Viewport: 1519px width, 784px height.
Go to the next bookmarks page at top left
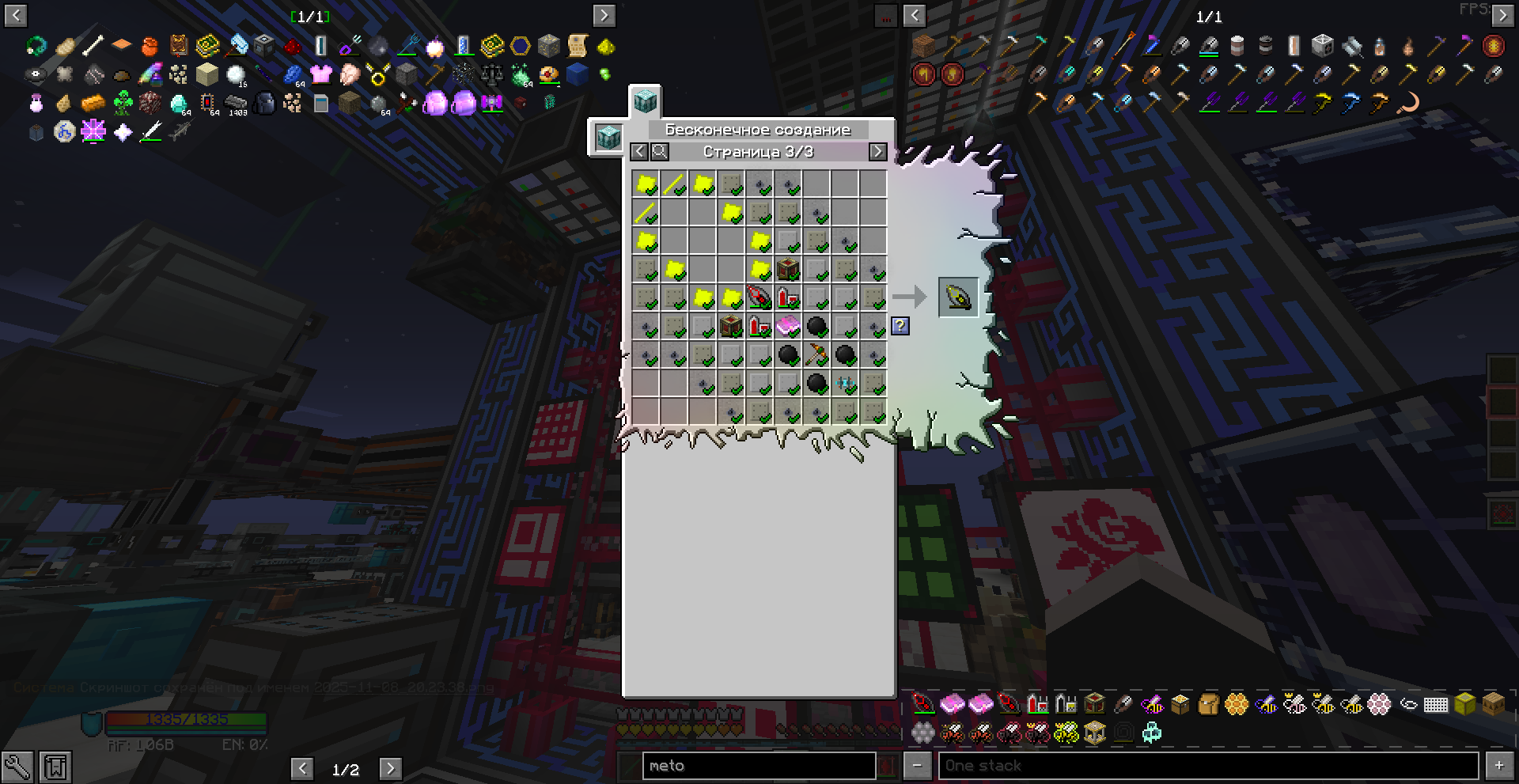tap(604, 15)
